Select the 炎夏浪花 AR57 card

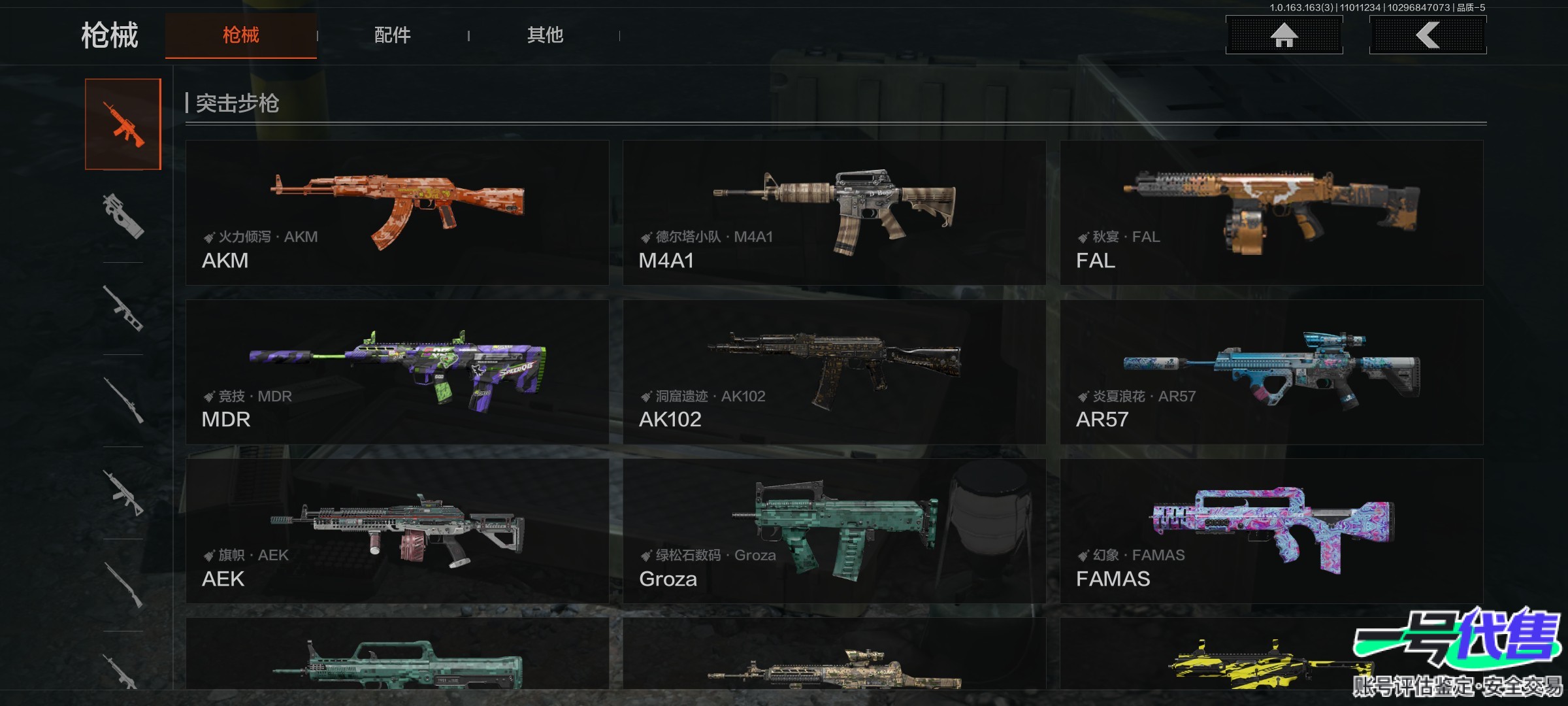pos(1271,372)
